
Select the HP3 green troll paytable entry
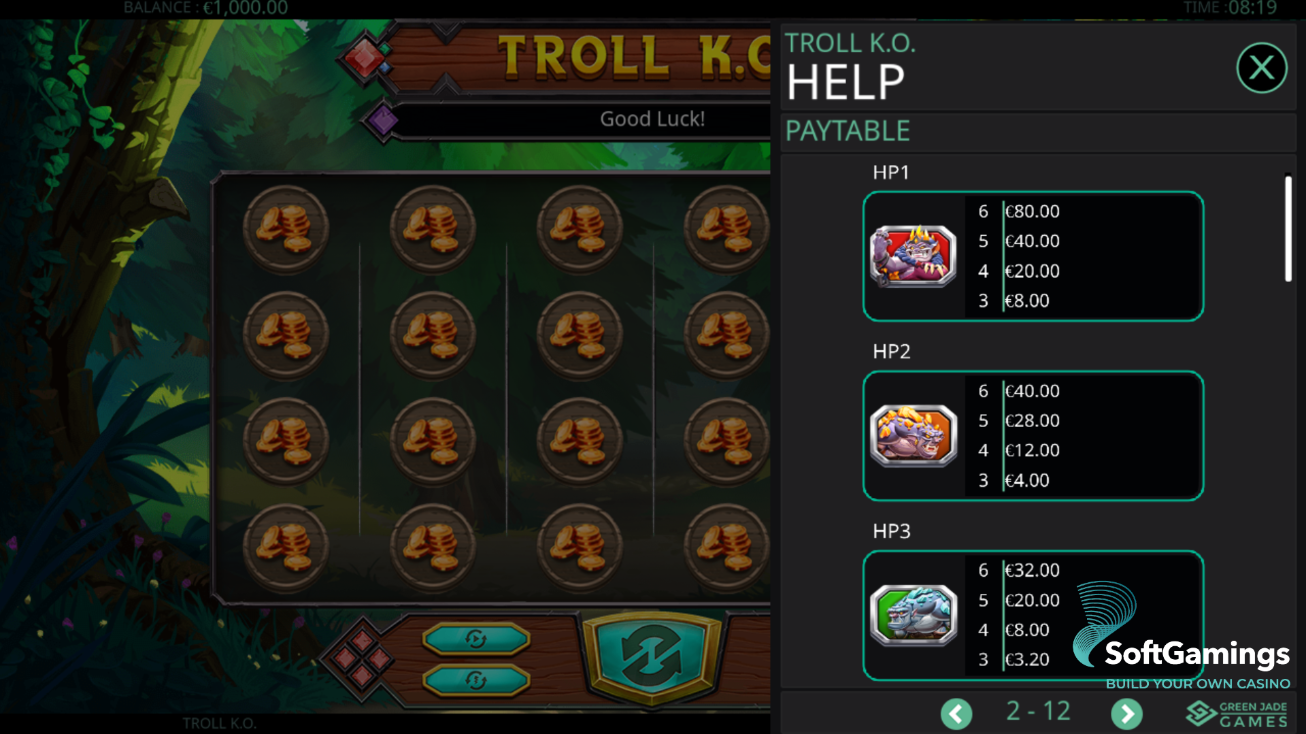[x=1033, y=614]
